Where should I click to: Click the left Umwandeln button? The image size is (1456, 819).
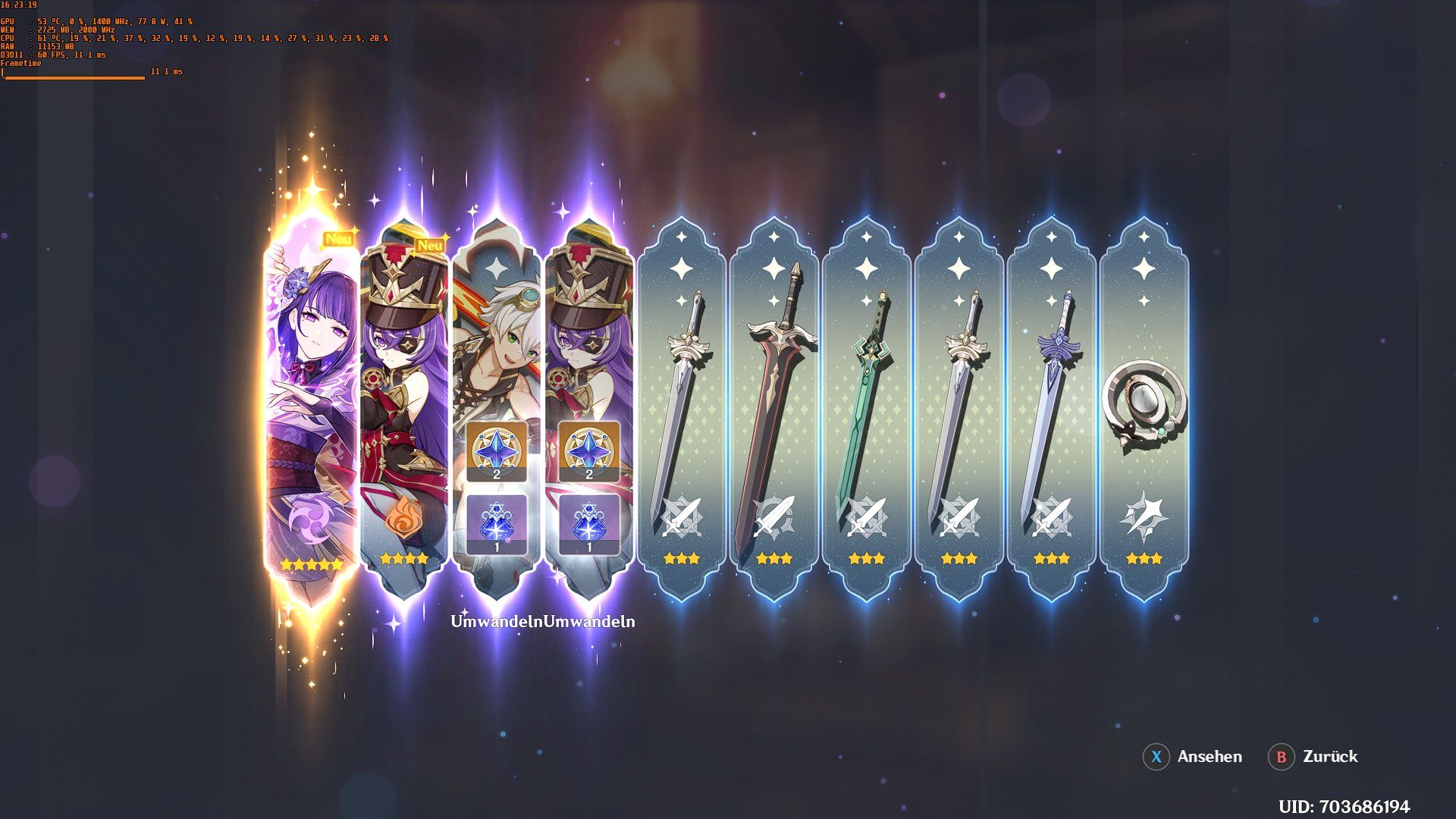click(x=497, y=621)
